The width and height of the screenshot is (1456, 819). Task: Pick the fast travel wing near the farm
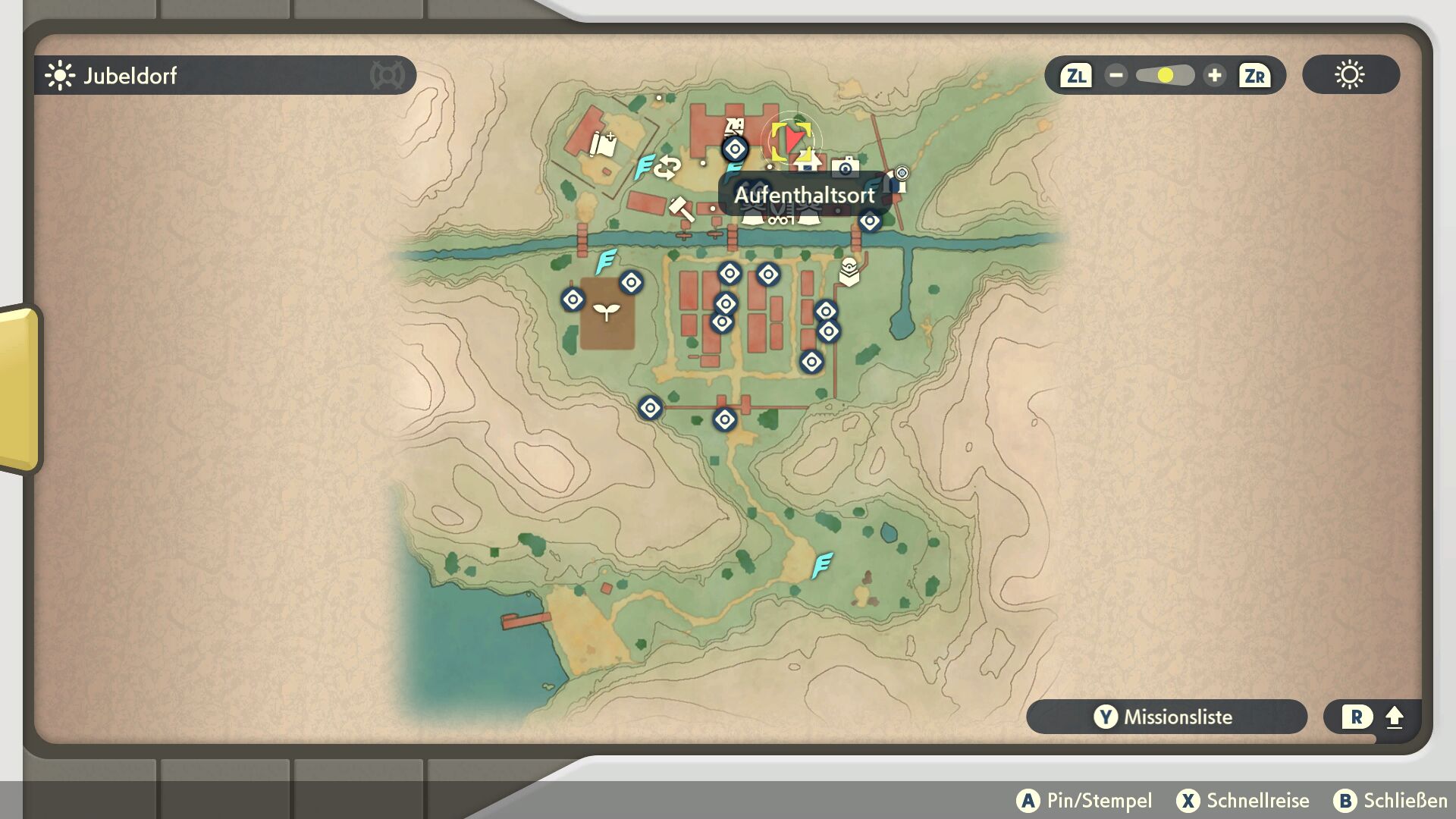click(x=606, y=262)
